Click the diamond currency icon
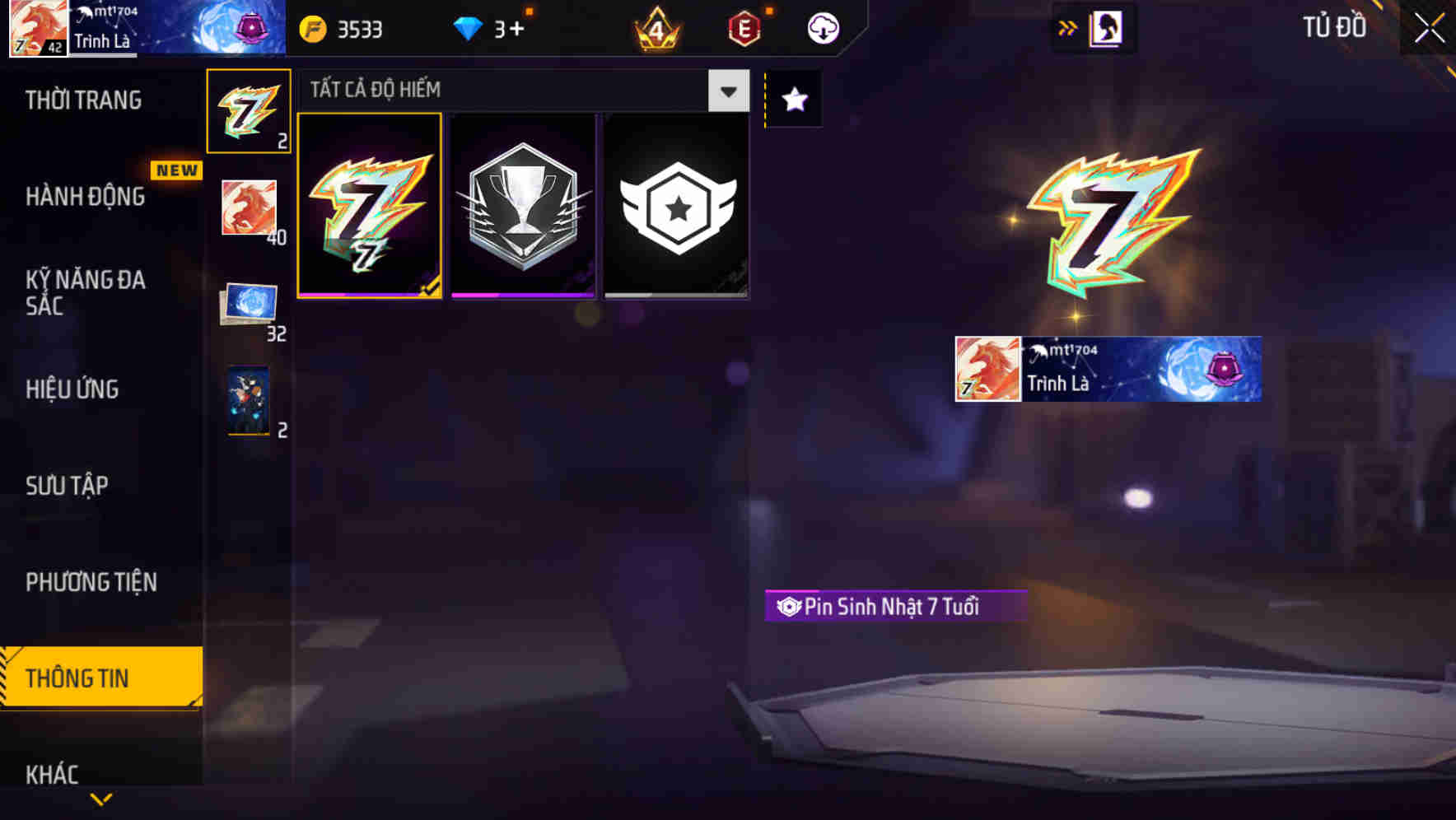The width and height of the screenshot is (1456, 820). point(468,27)
